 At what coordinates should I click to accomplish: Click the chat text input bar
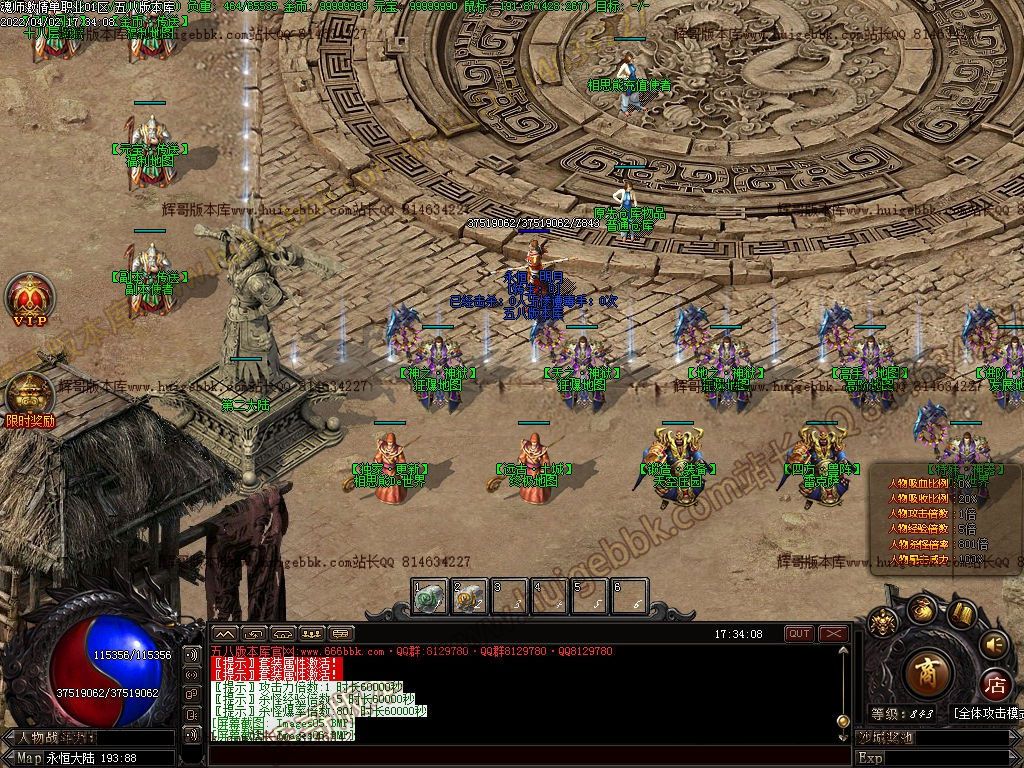click(x=520, y=755)
